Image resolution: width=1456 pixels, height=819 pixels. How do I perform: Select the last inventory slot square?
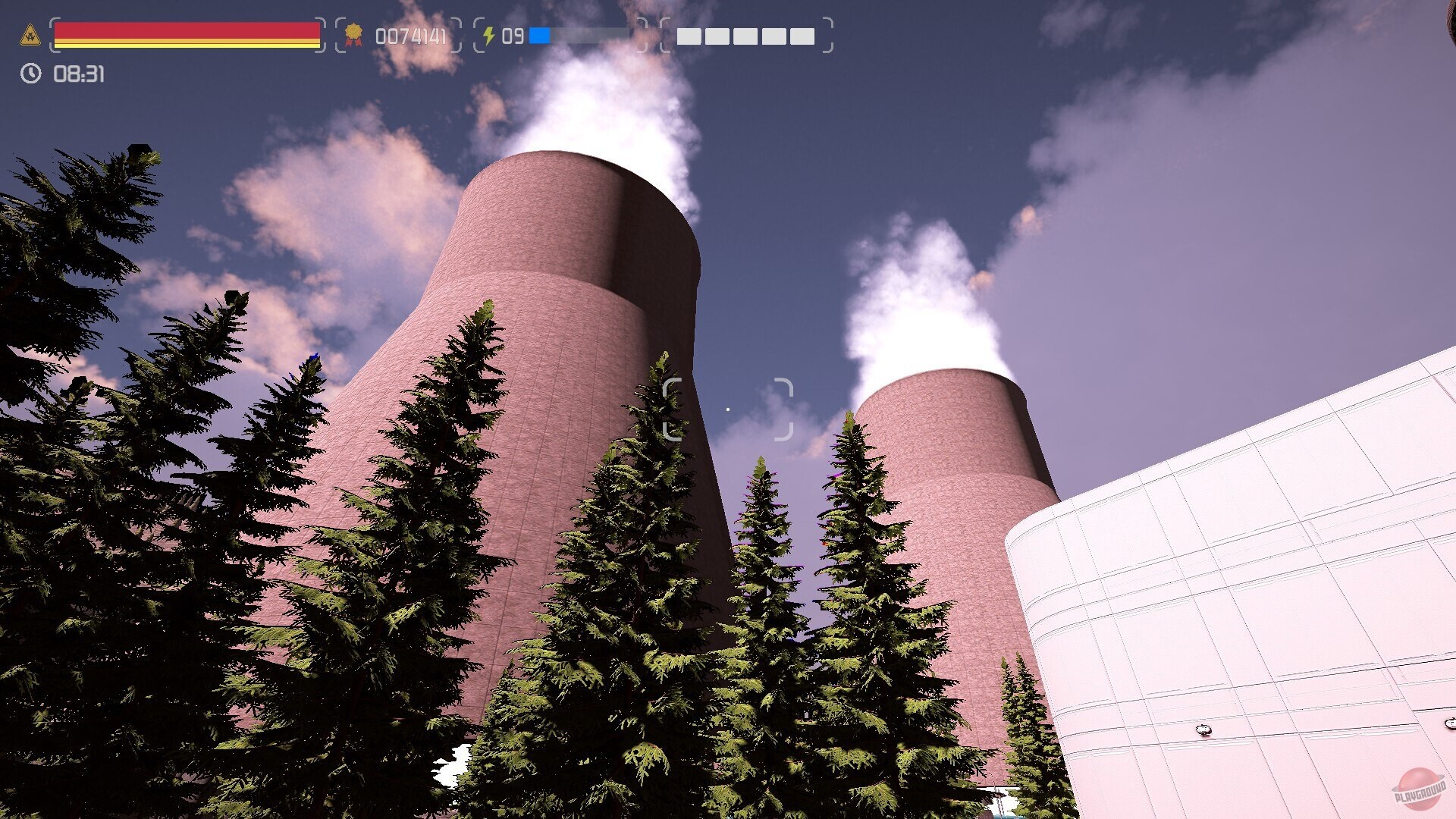[x=802, y=36]
